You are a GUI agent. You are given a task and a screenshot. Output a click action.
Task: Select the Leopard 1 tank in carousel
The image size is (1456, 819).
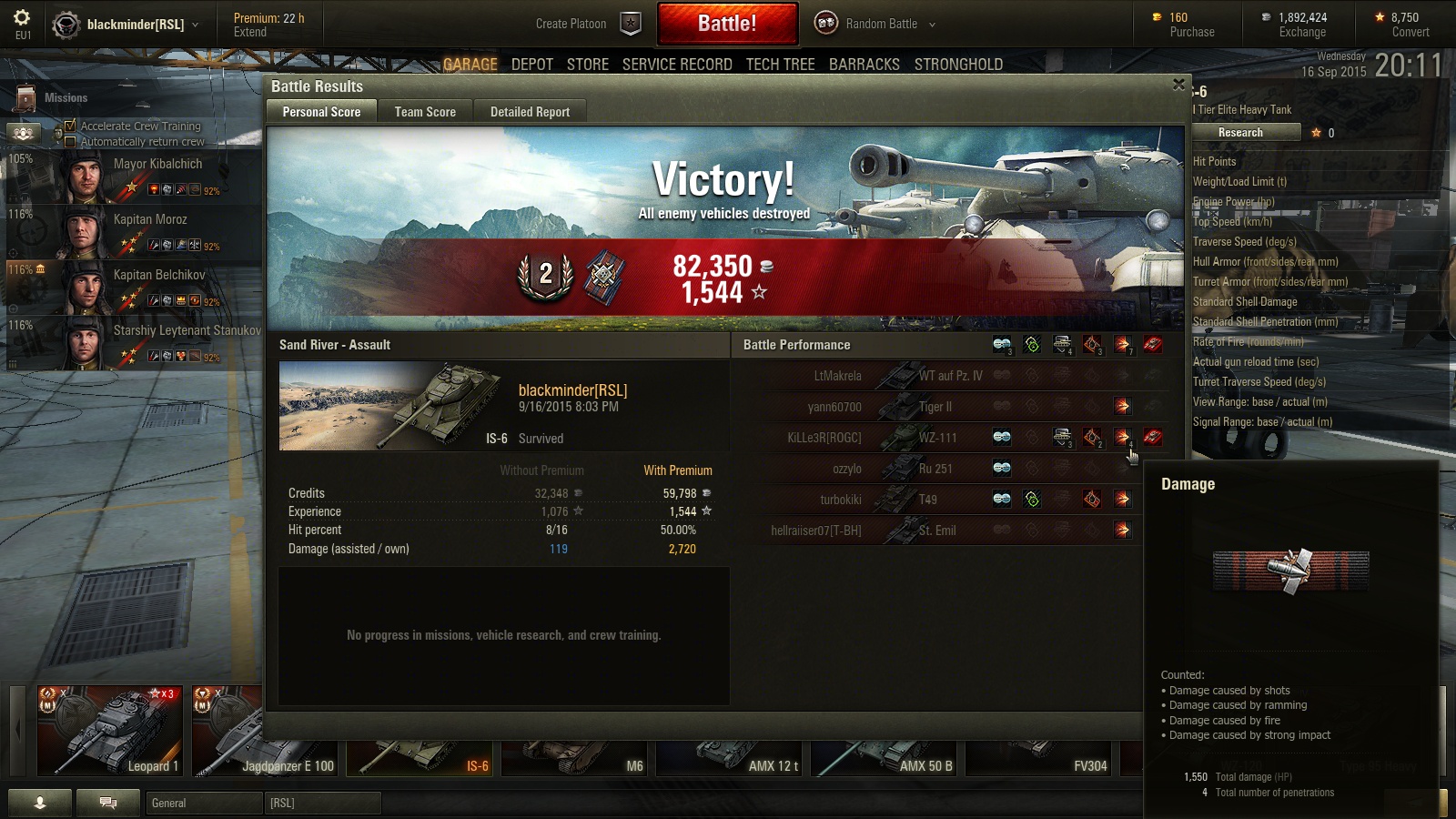tap(109, 731)
